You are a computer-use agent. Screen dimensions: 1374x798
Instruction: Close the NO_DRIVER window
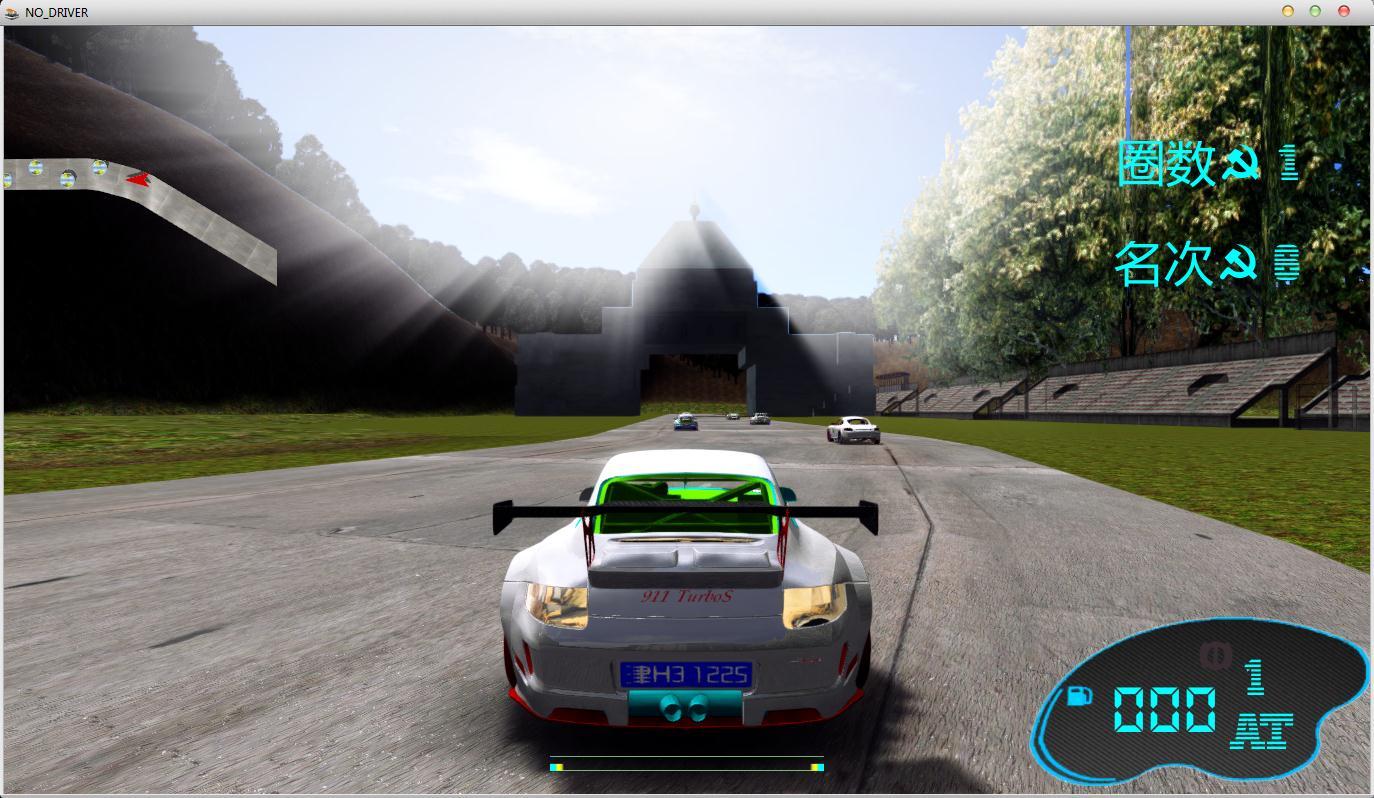coord(1343,11)
